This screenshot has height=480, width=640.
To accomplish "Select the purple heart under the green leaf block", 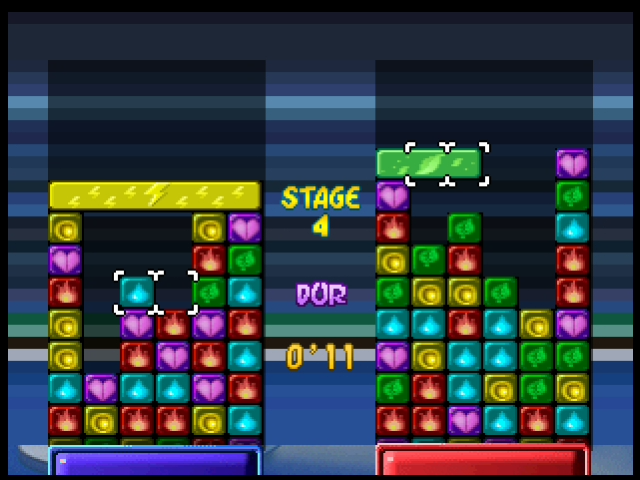I will (392, 196).
